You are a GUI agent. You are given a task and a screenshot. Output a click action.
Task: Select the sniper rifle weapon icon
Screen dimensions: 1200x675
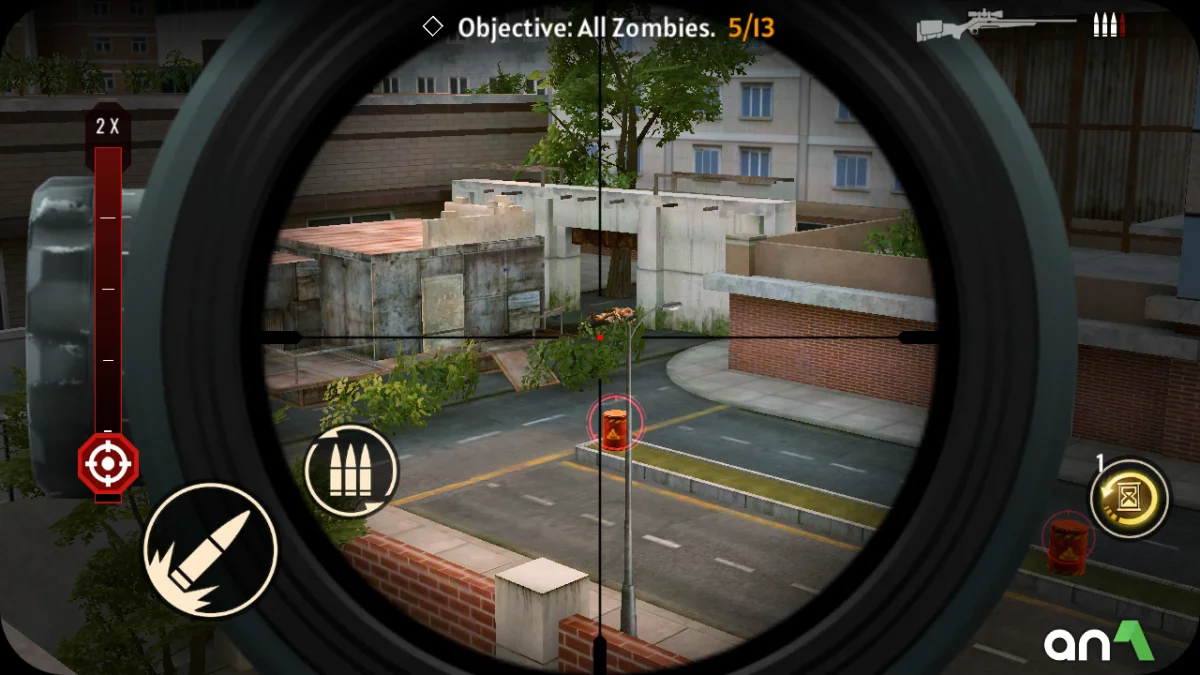pos(996,26)
